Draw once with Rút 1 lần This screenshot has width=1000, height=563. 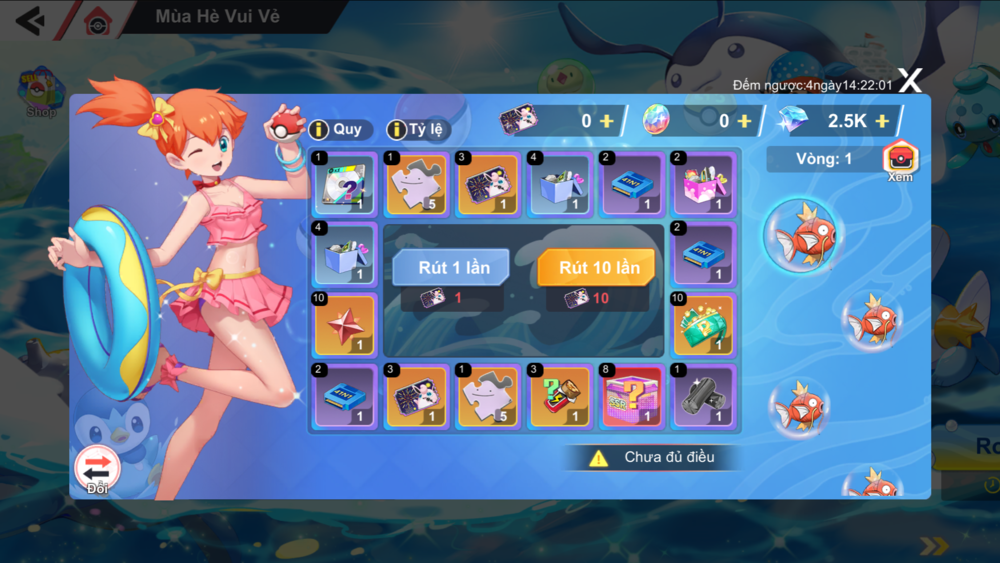pyautogui.click(x=450, y=268)
